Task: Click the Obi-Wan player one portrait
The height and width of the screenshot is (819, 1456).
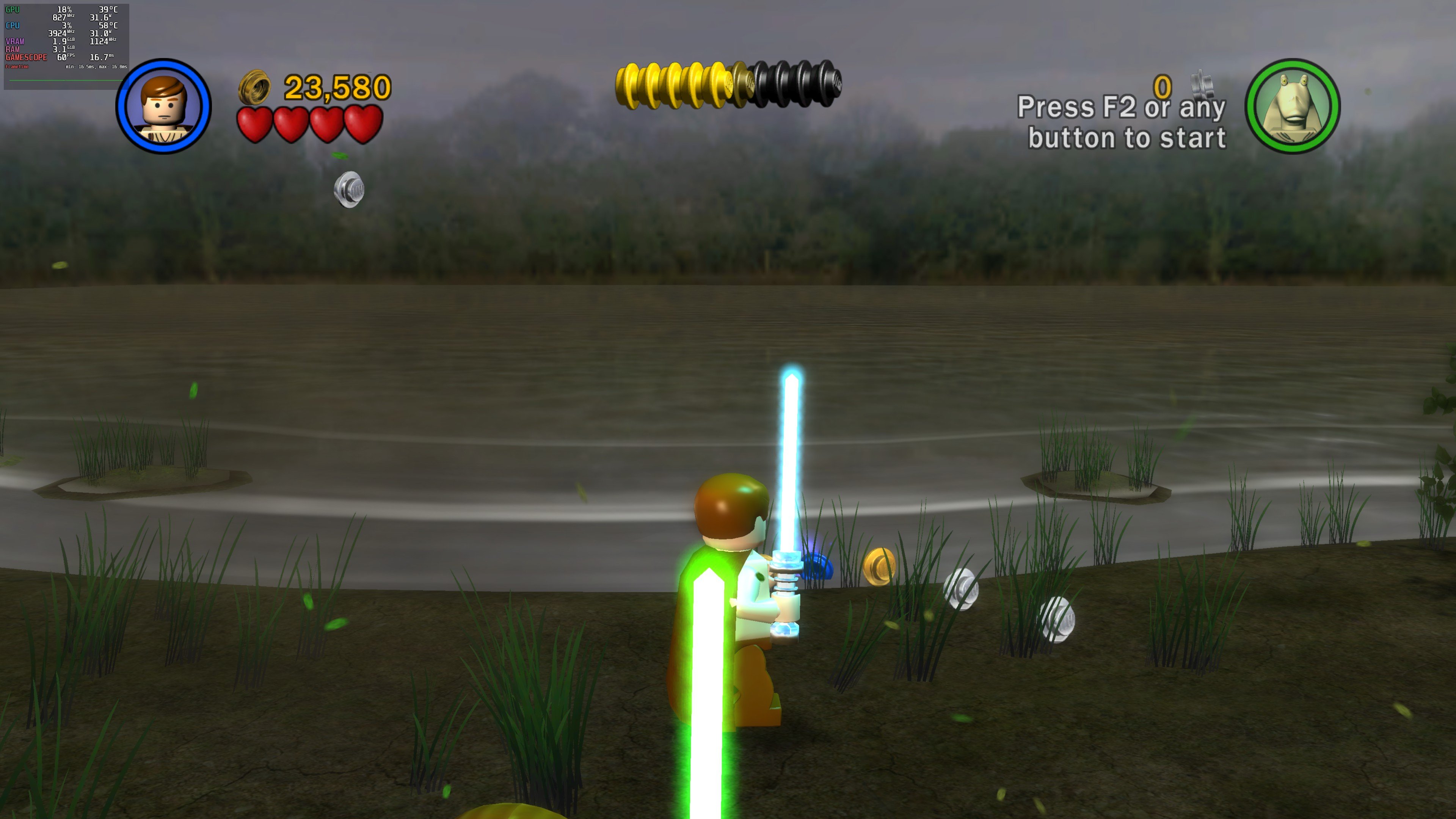Action: click(163, 106)
